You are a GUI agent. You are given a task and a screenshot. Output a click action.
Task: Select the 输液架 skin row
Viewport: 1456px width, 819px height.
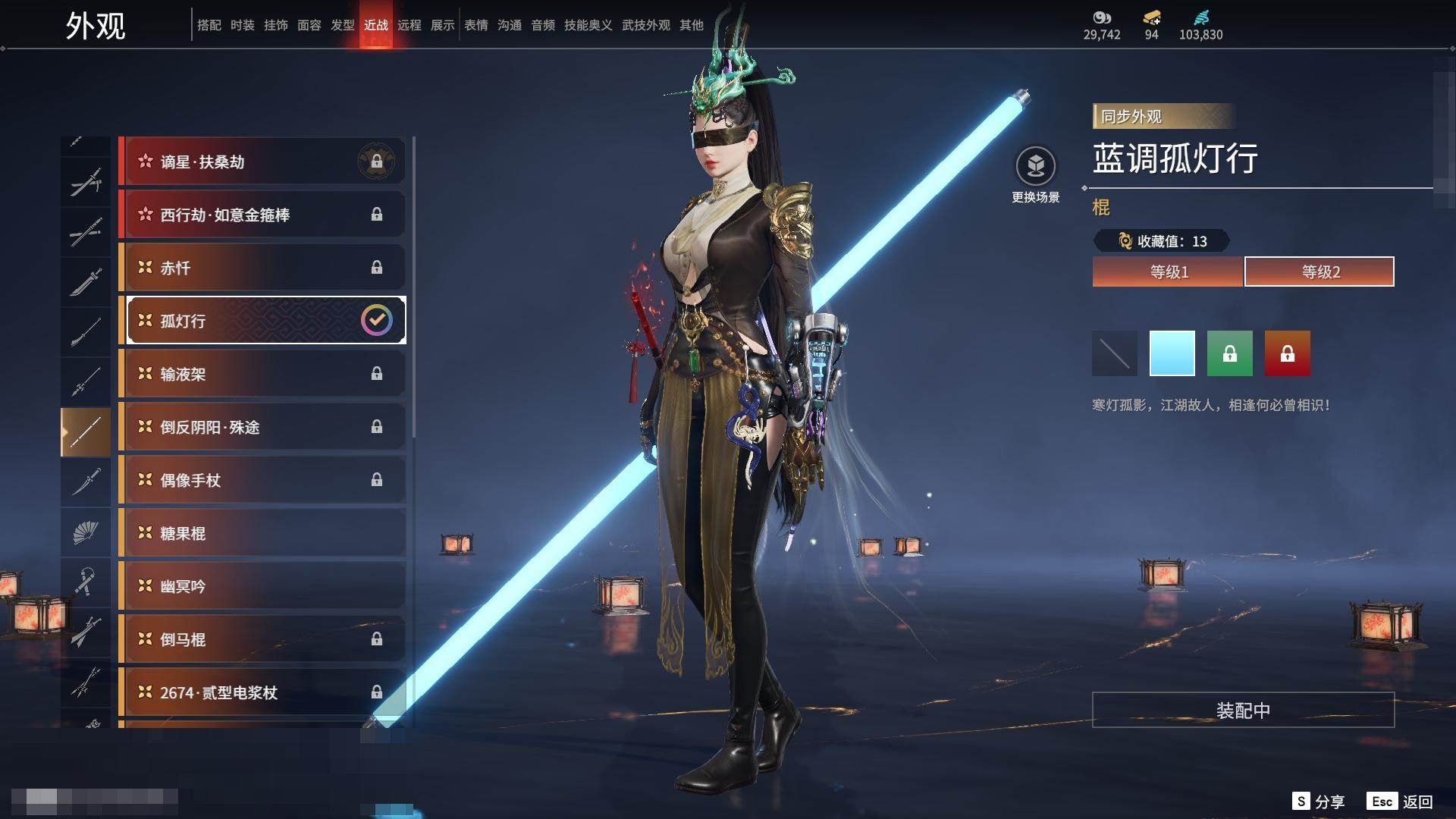coord(262,374)
